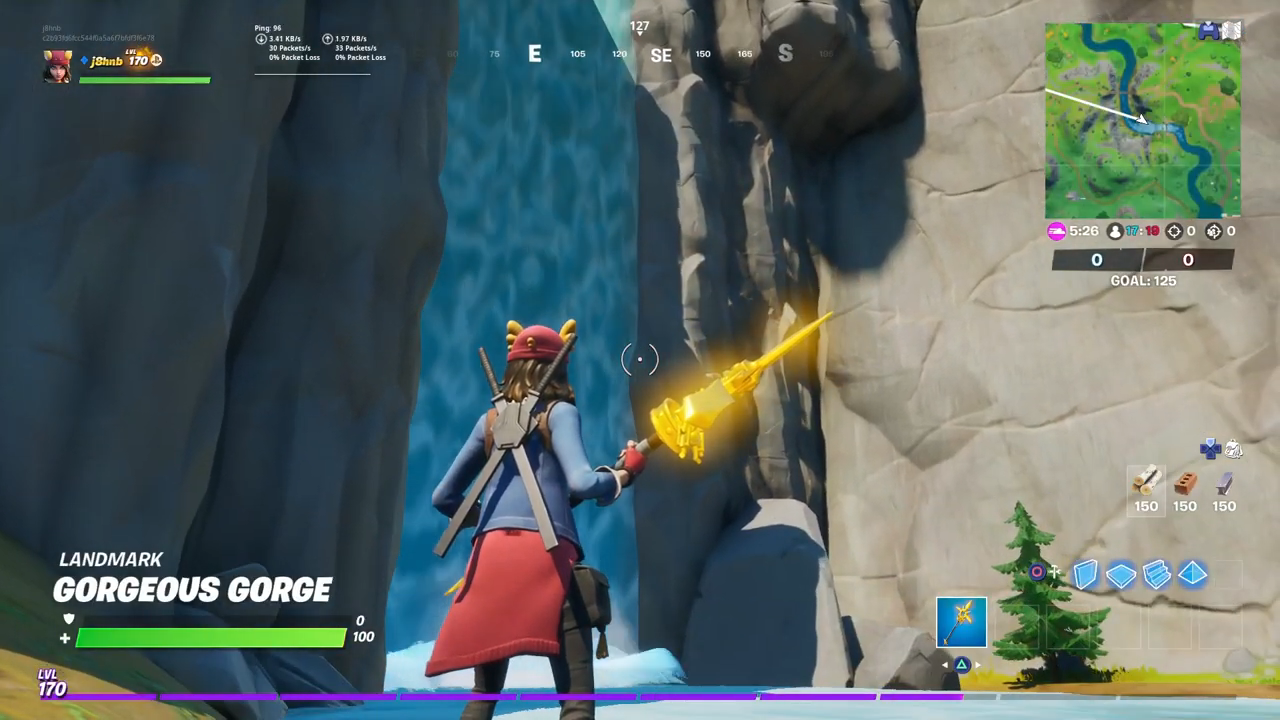Open the minimap
Screen dimensions: 1280x720
click(x=1143, y=120)
